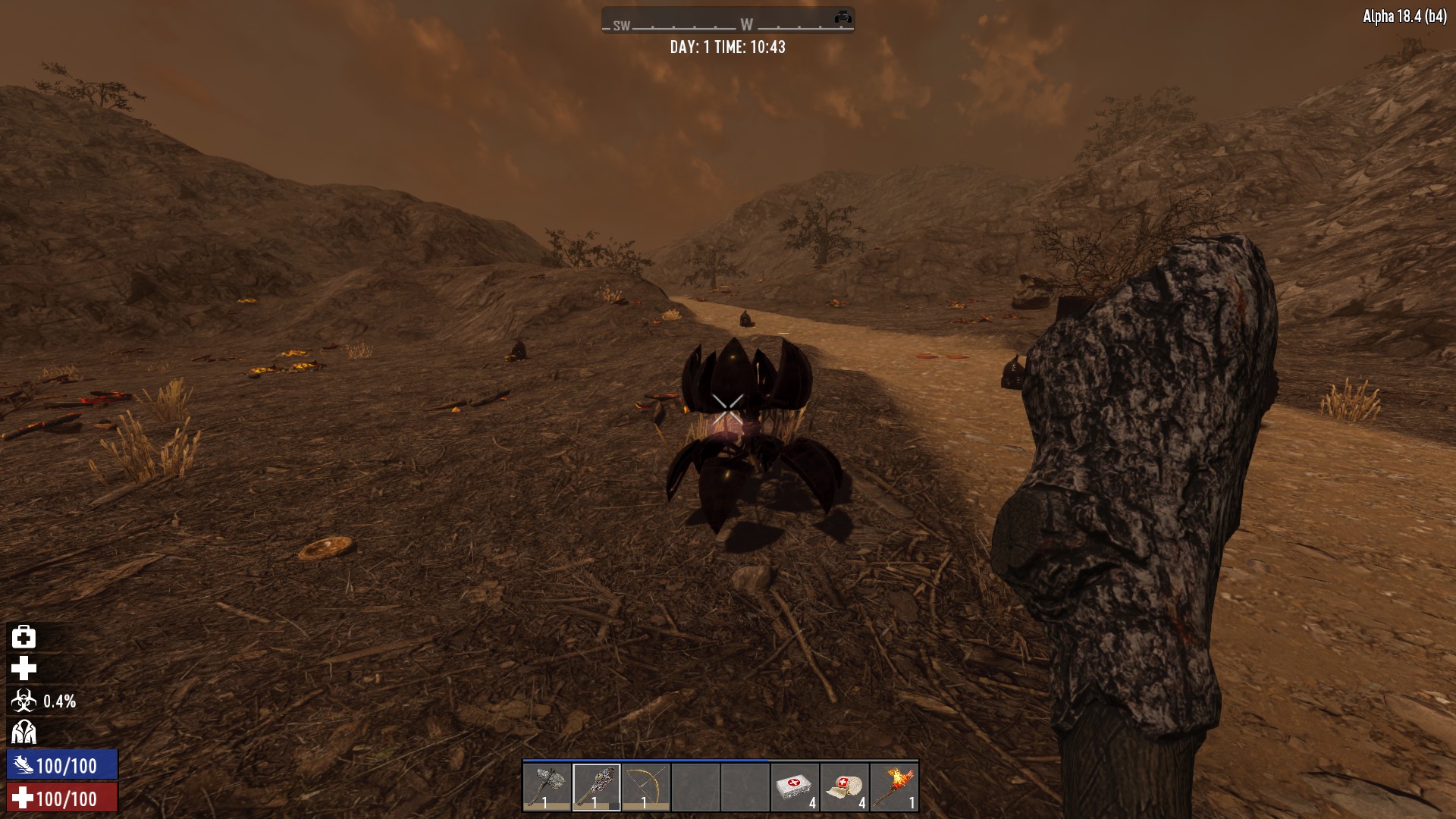Click the medkit buff icon
The width and height of the screenshot is (1456, 819).
tap(24, 637)
